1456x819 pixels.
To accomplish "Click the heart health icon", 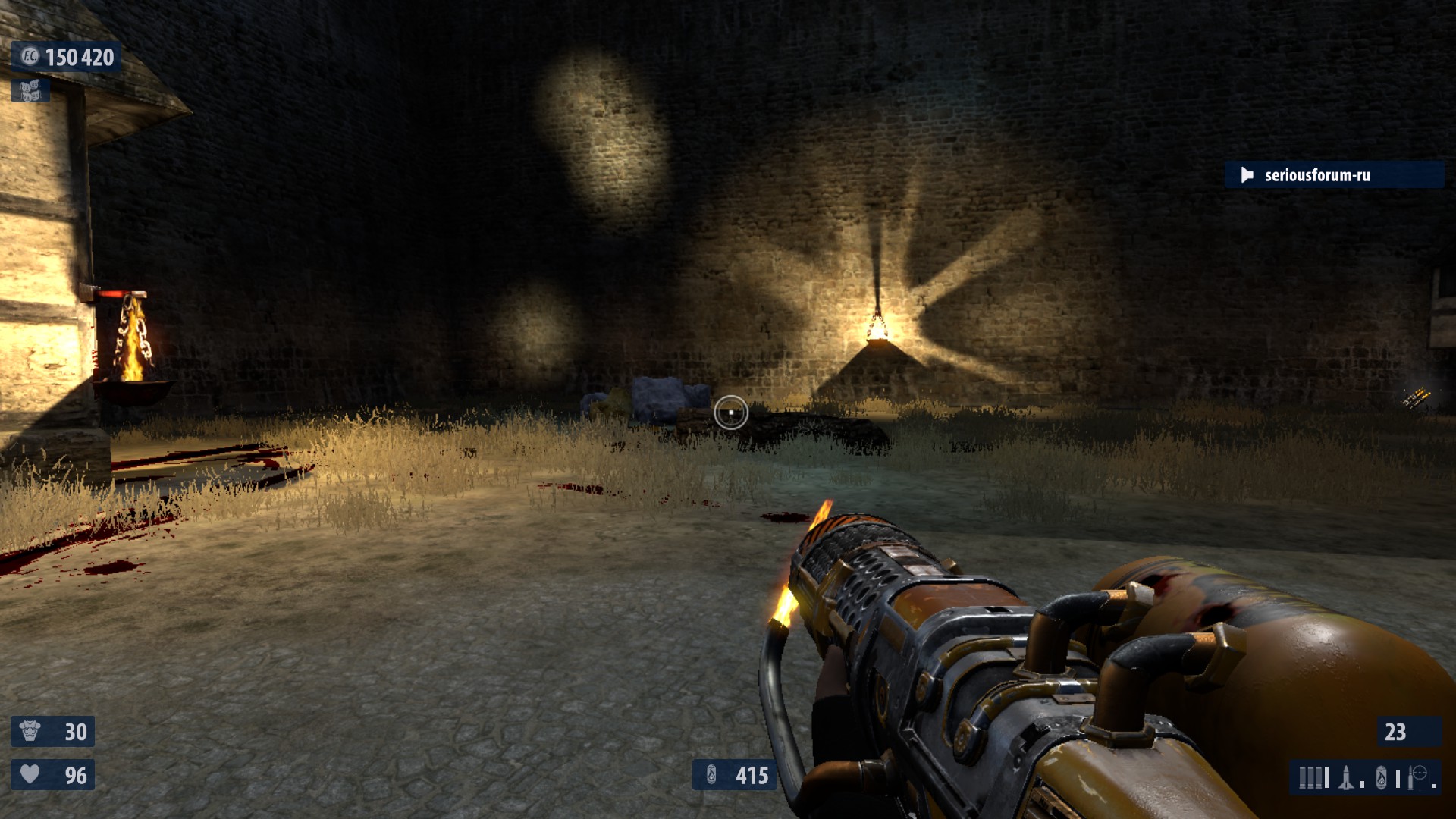I will click(30, 774).
